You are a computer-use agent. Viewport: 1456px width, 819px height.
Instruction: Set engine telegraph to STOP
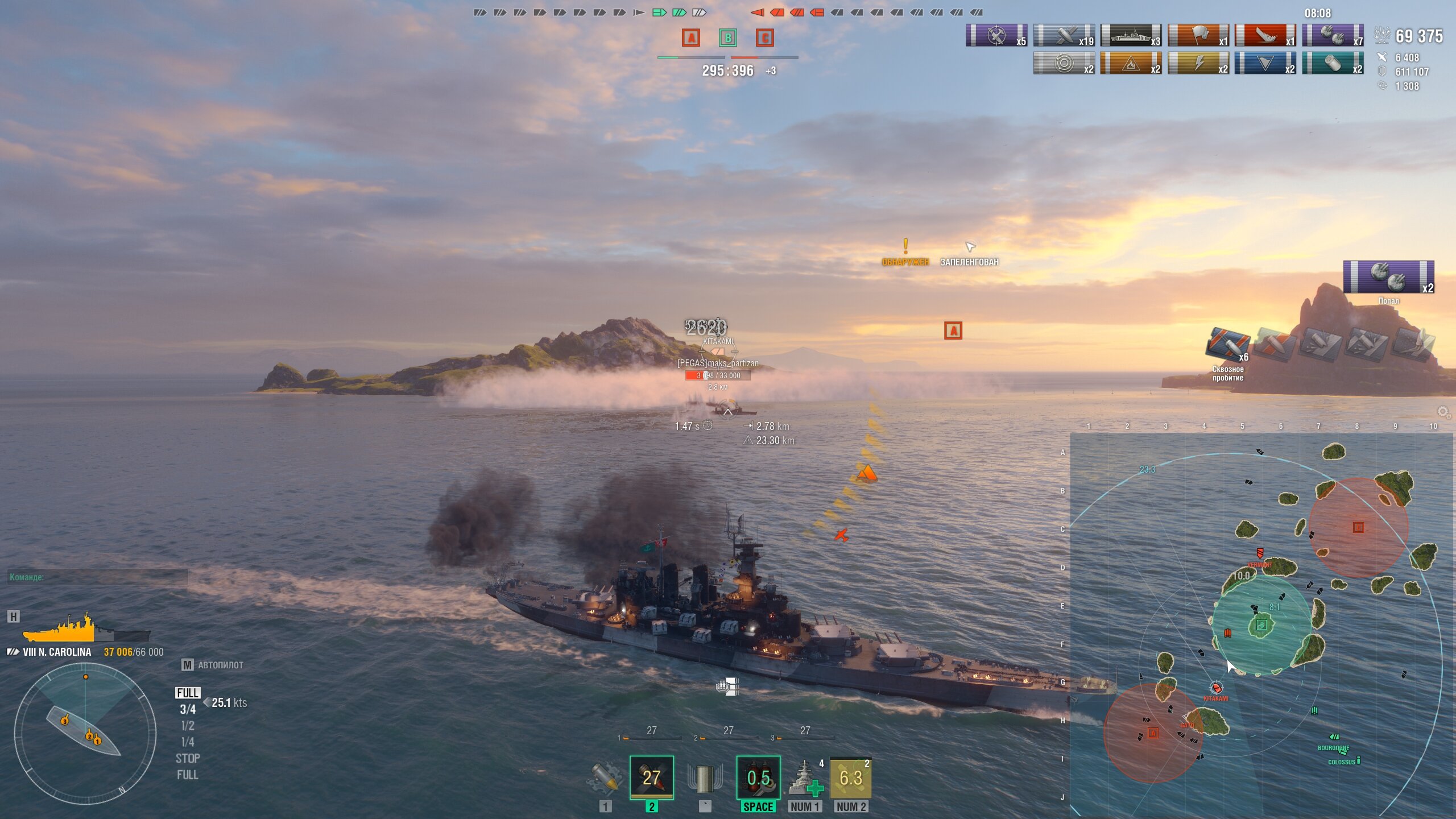coord(188,758)
